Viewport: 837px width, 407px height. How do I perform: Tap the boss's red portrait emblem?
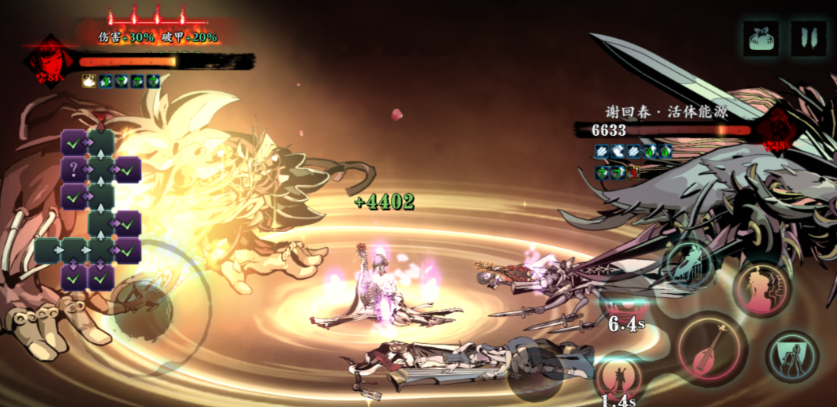pyautogui.click(x=777, y=132)
